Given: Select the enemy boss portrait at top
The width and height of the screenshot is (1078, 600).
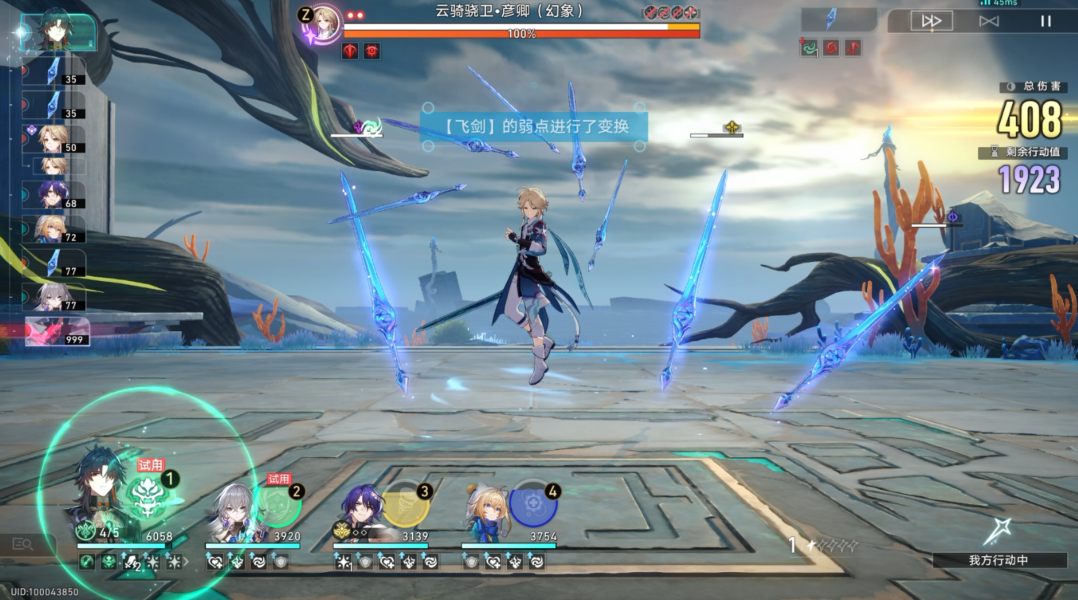Looking at the screenshot, I should click(x=326, y=22).
